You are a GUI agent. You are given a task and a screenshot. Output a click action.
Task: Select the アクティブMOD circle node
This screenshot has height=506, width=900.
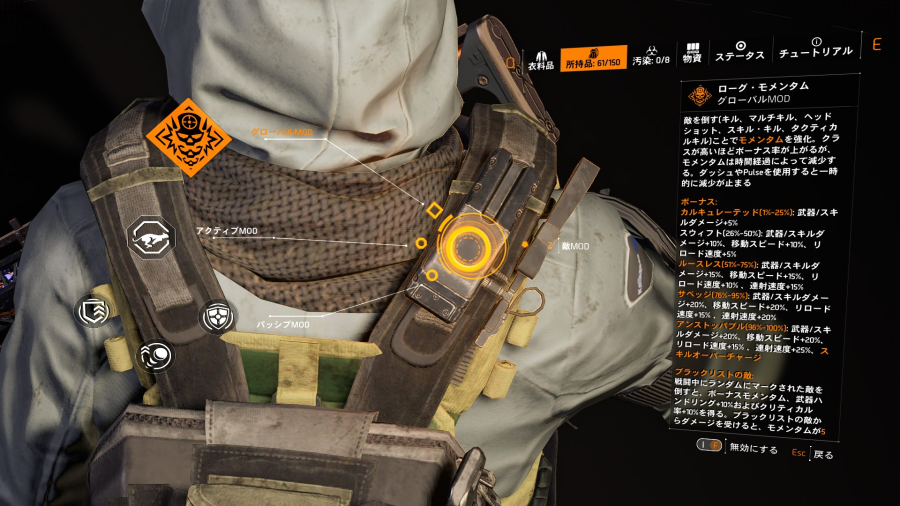point(421,243)
